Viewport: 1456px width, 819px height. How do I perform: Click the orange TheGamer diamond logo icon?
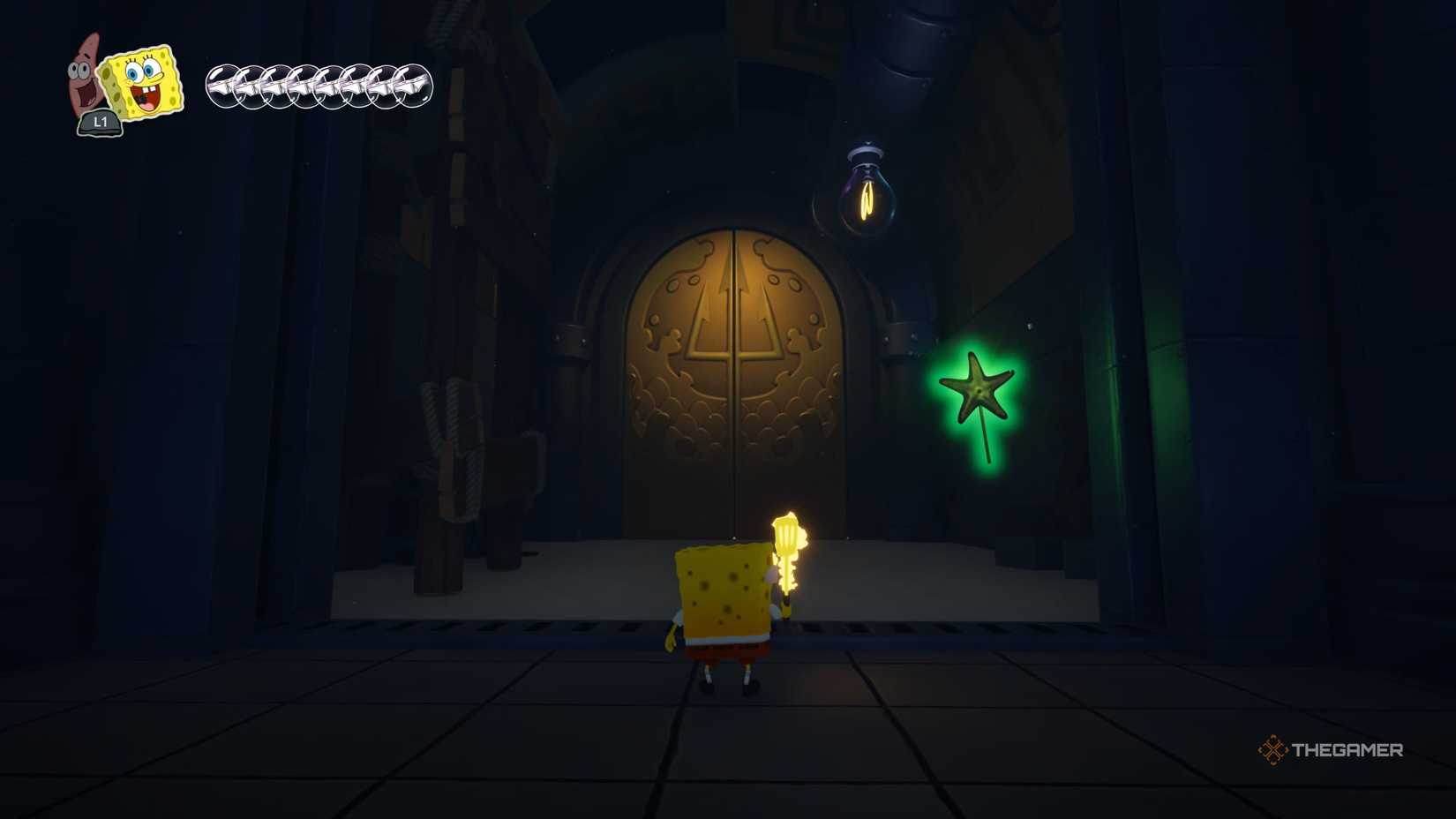pos(1274,751)
